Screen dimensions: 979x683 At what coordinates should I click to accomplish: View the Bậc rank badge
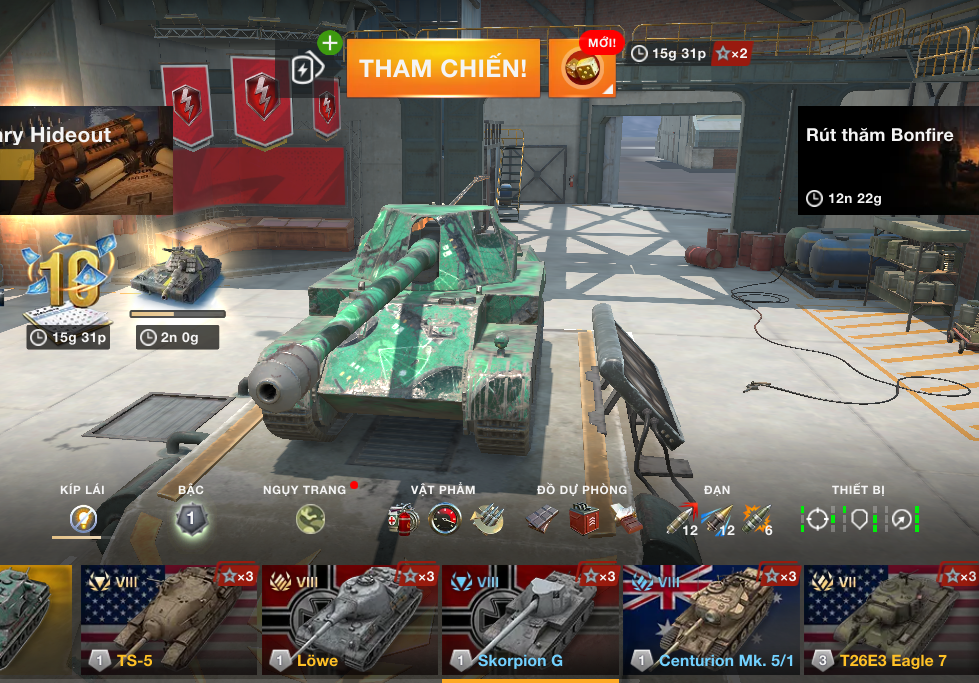pos(190,518)
